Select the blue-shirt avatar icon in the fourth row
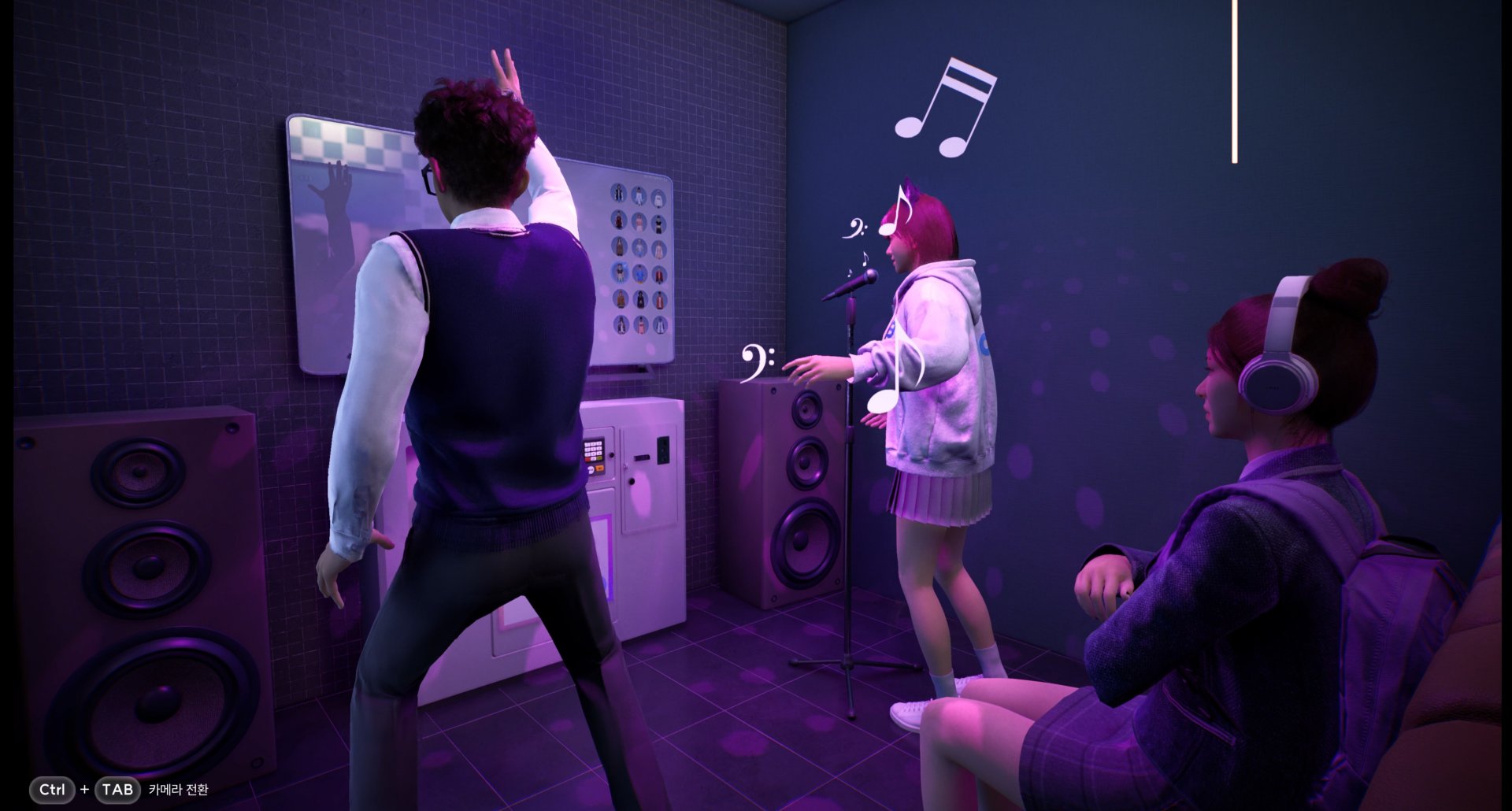This screenshot has height=811, width=1512. 639,274
